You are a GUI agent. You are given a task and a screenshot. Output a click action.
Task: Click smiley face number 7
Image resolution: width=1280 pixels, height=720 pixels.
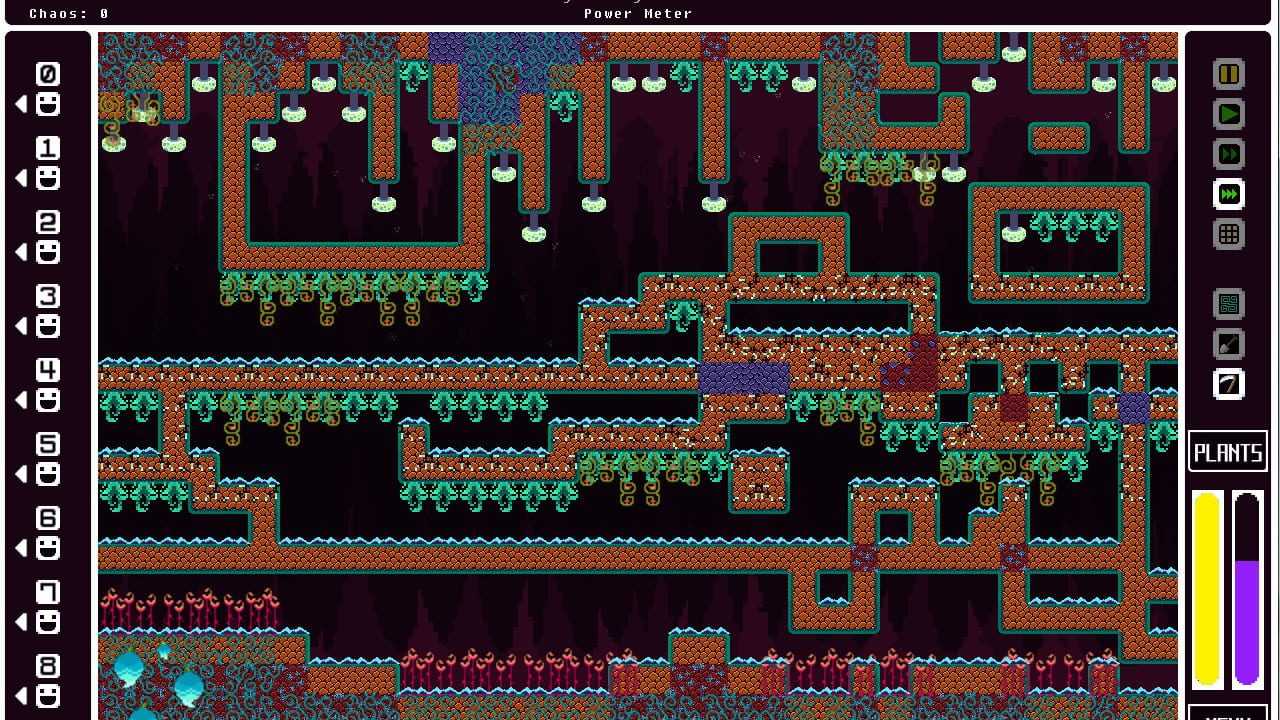47,622
